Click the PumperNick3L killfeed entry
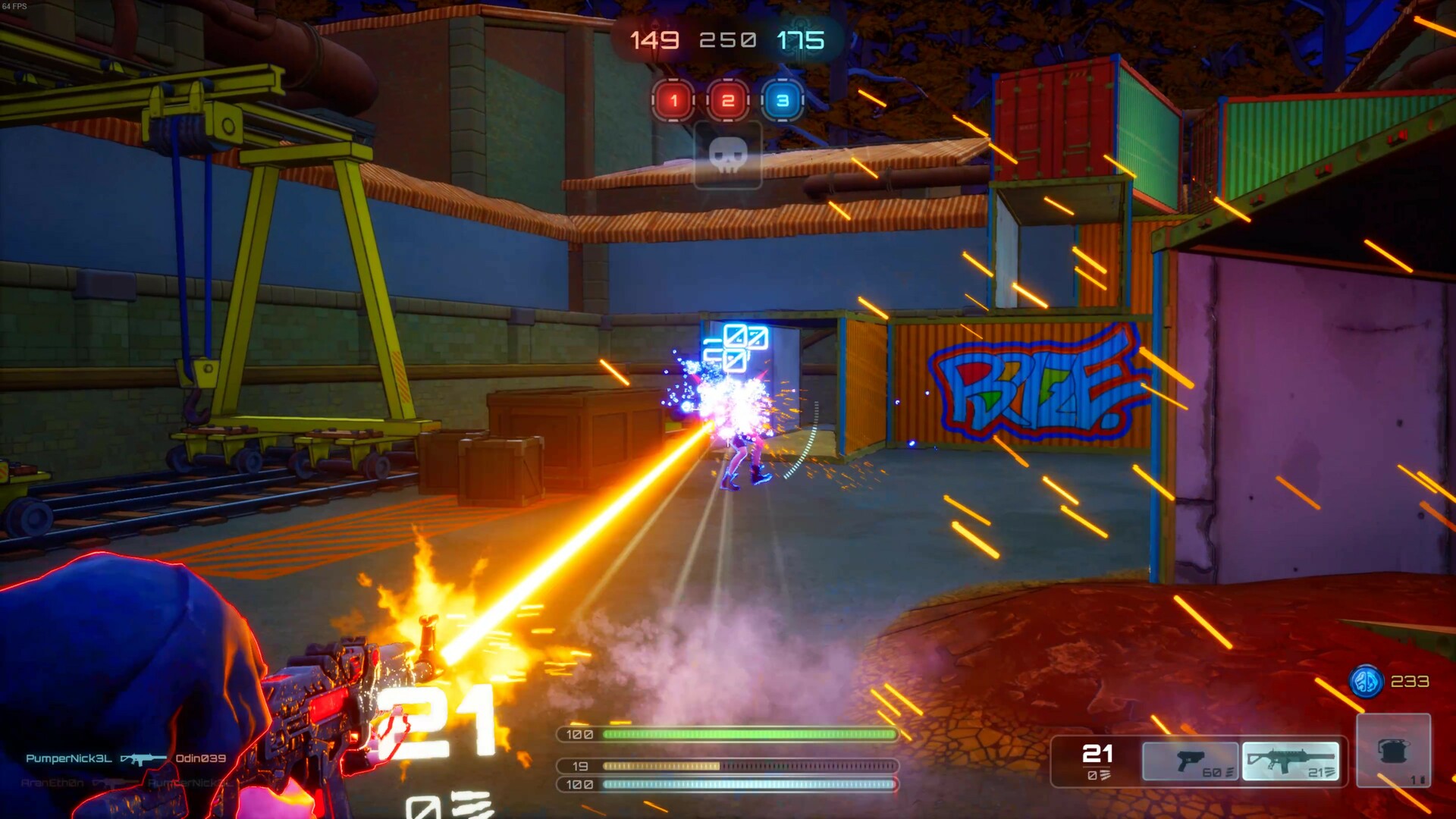The height and width of the screenshot is (819, 1456). click(69, 758)
